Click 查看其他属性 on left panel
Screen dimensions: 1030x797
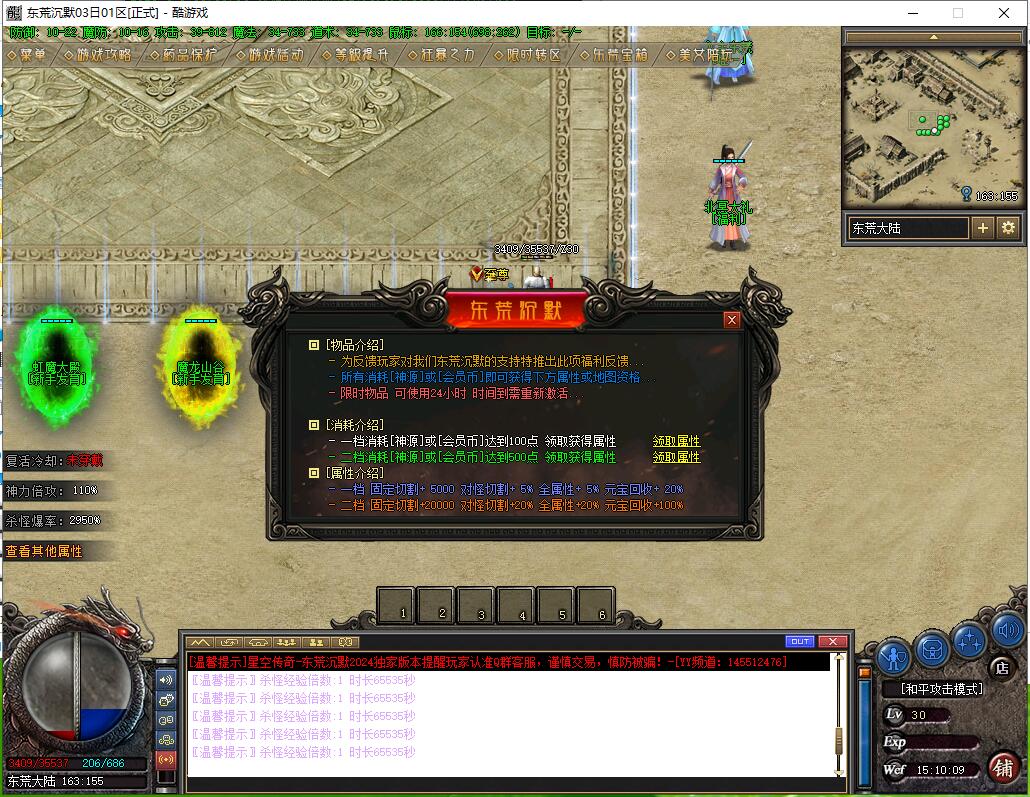click(44, 551)
